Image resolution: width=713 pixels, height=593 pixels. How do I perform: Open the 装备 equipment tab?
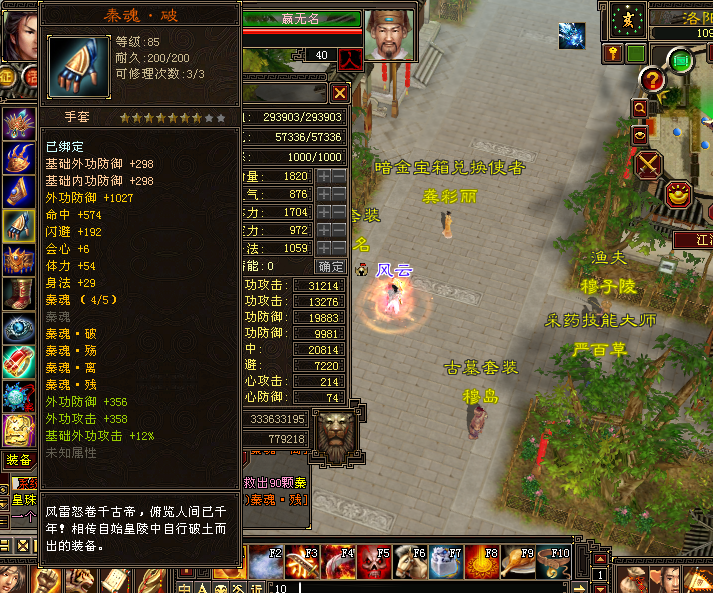(x=18, y=459)
